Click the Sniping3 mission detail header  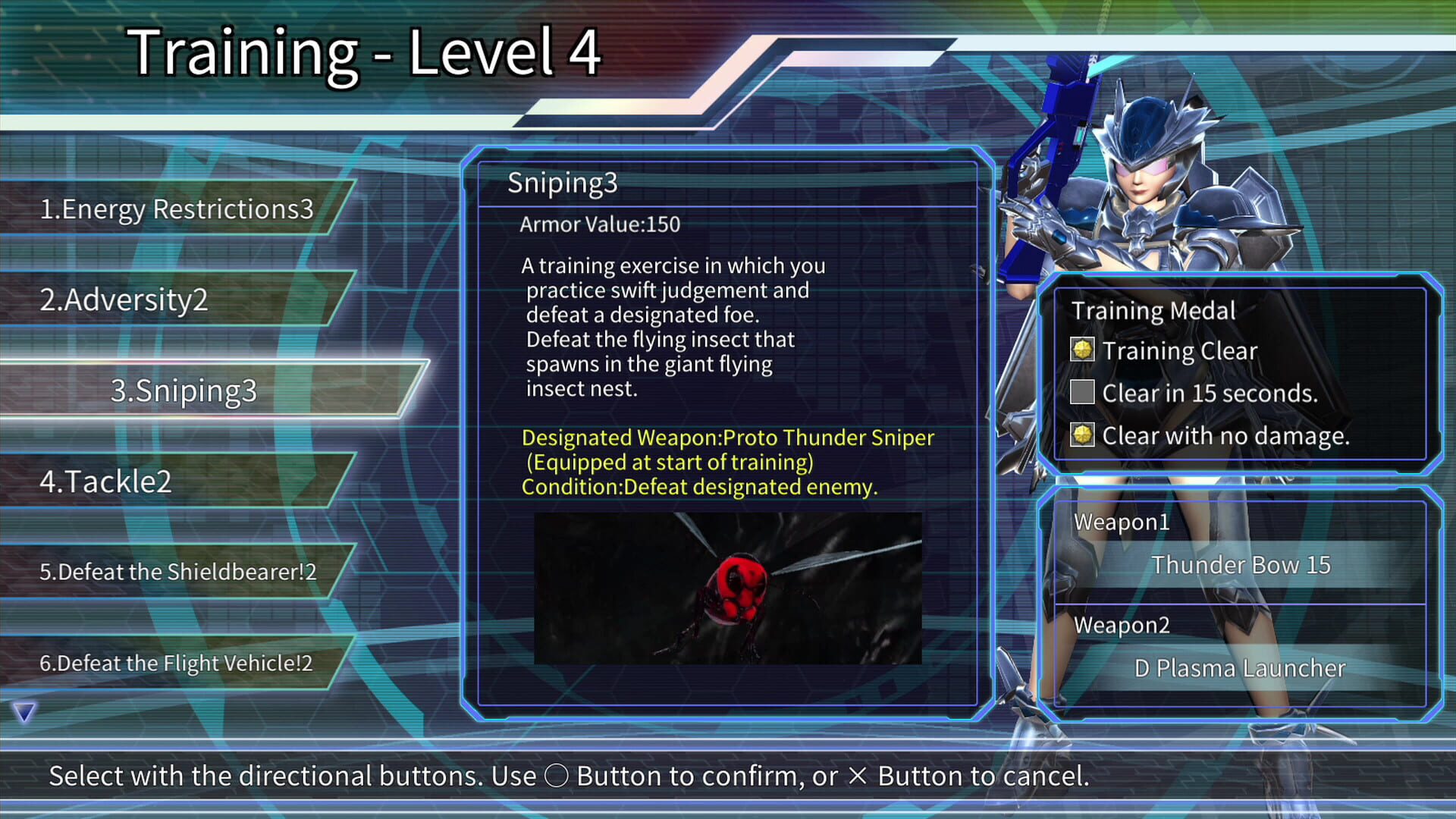coord(564,183)
